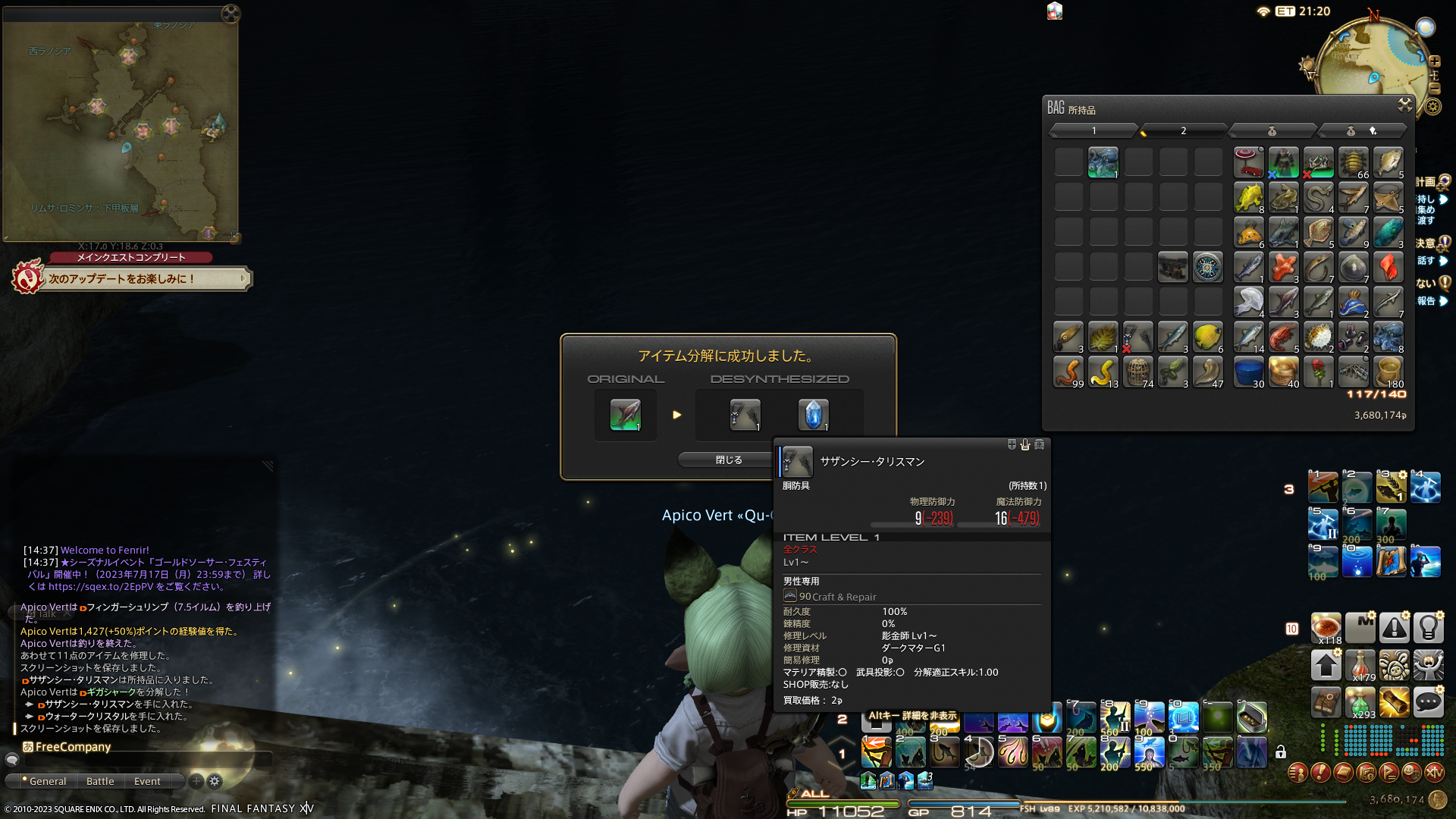Select the Water Crystal desynthesis result

(813, 415)
